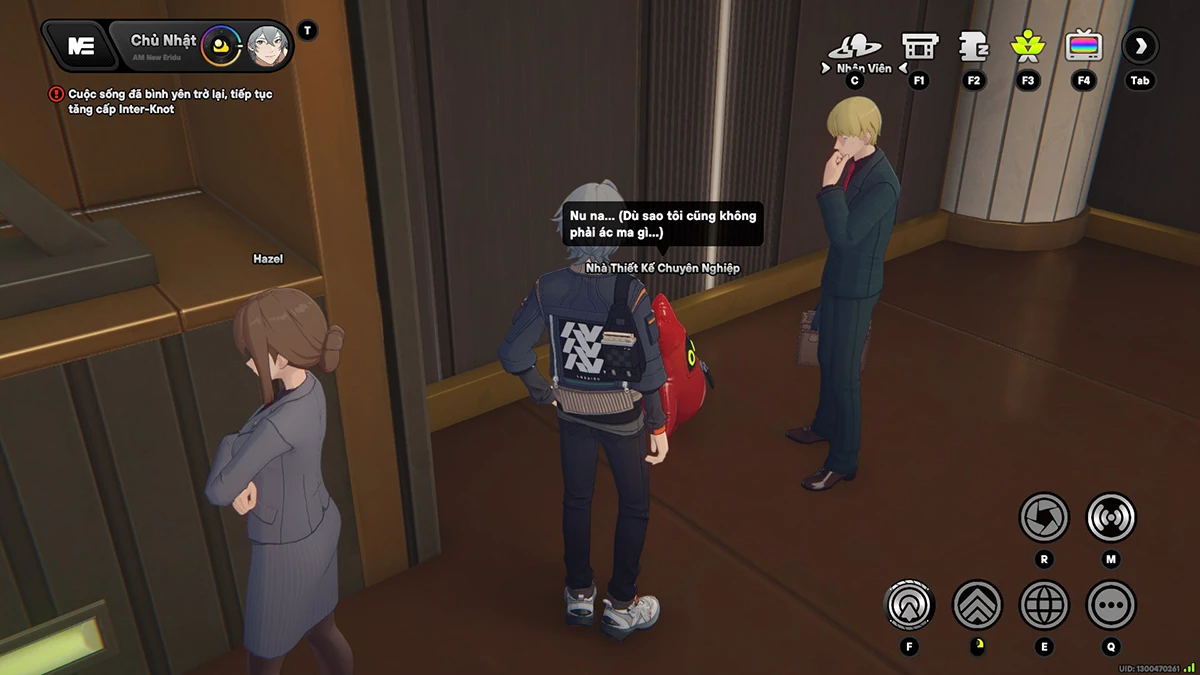Open the three-dot more options button

coord(1111,605)
